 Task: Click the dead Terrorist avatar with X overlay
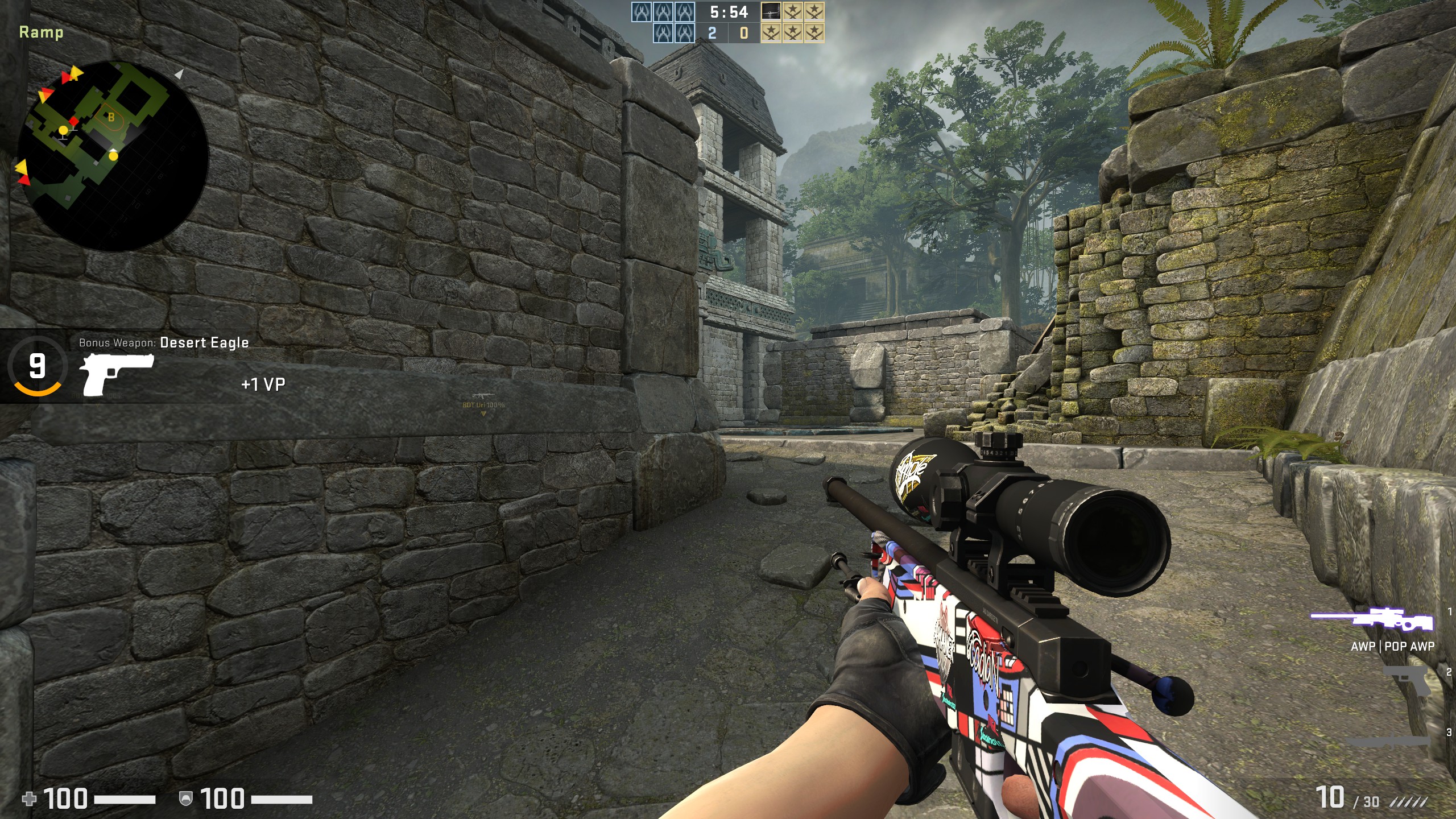[771, 11]
